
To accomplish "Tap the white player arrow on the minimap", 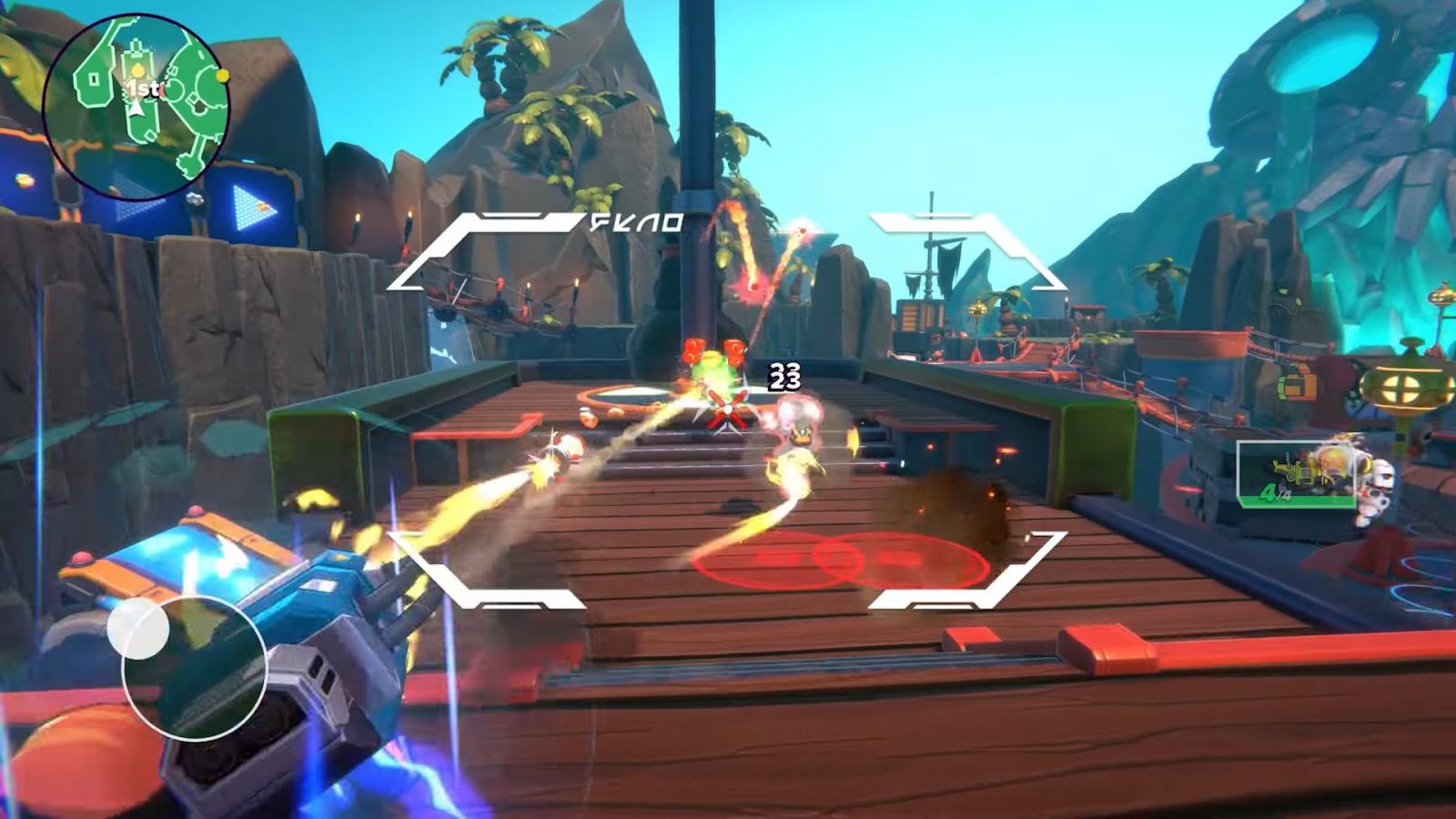I will (136, 109).
